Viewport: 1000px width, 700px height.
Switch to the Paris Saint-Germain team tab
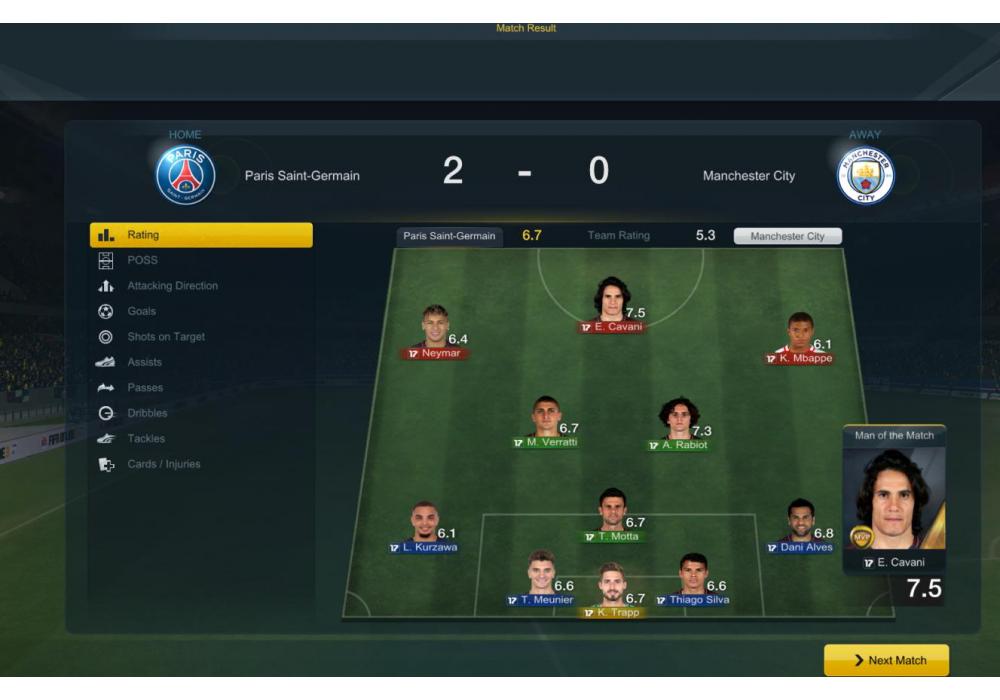(x=449, y=236)
